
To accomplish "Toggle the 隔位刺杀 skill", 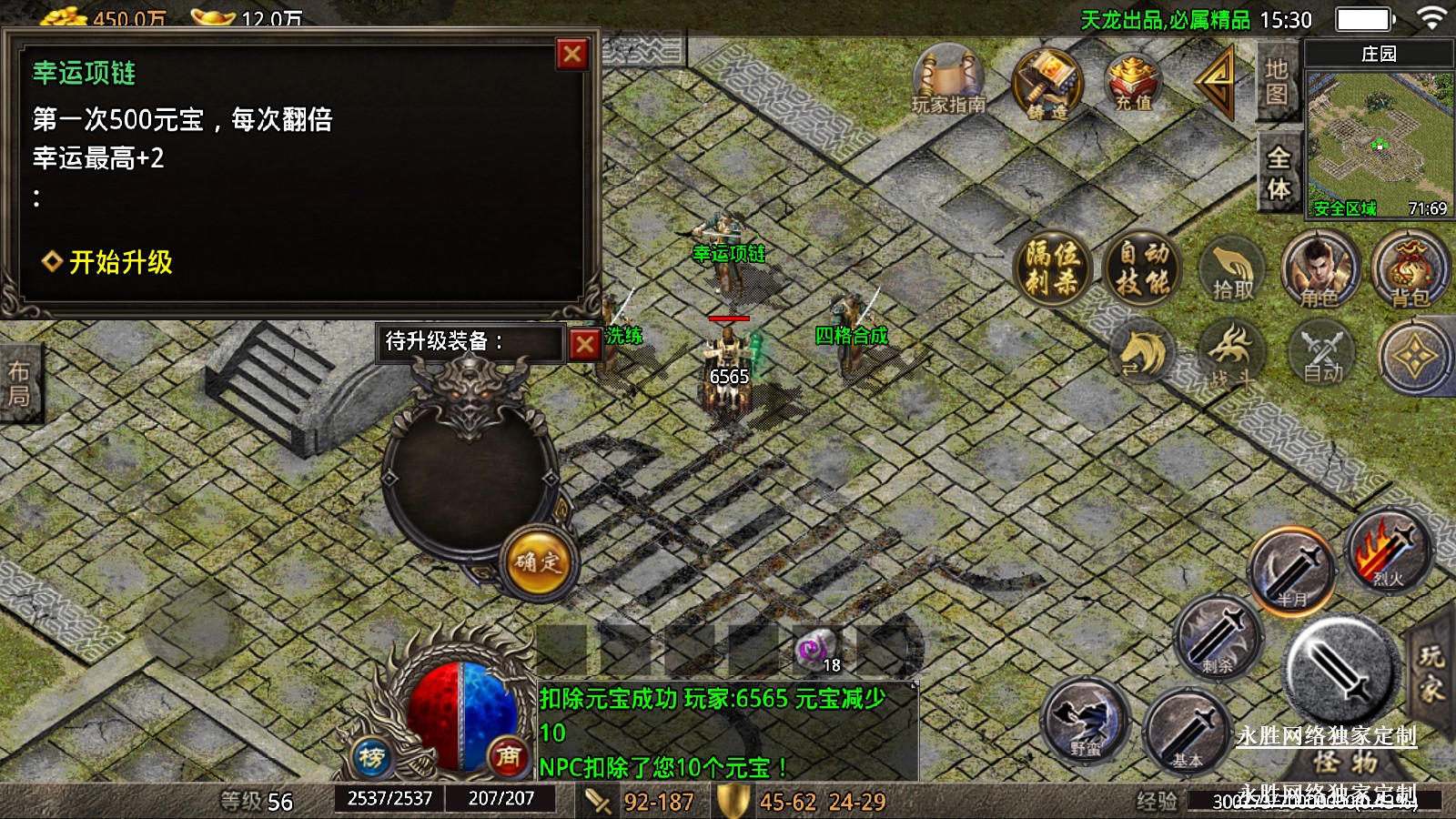I will click(1053, 268).
